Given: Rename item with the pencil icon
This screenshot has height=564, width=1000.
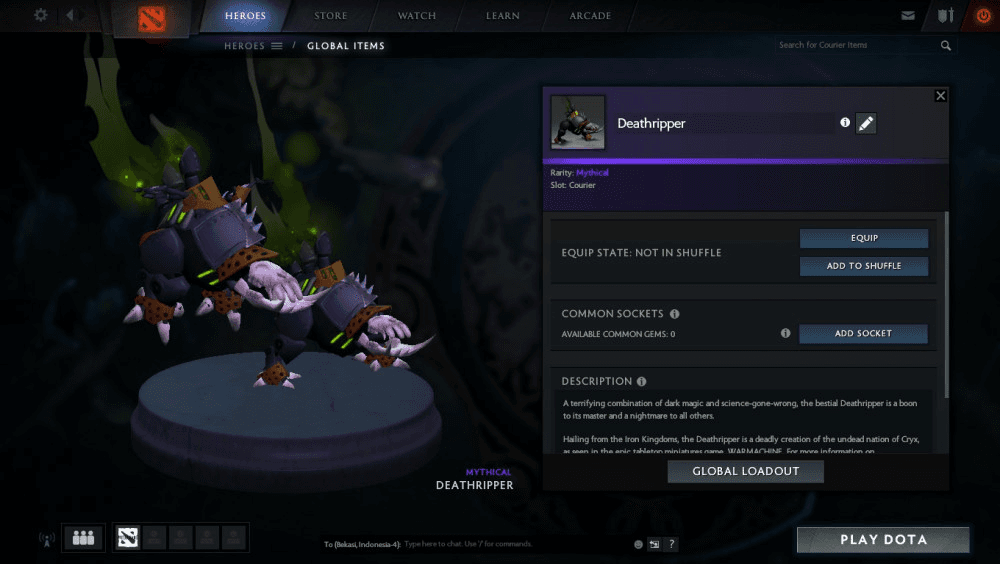Looking at the screenshot, I should pyautogui.click(x=866, y=123).
